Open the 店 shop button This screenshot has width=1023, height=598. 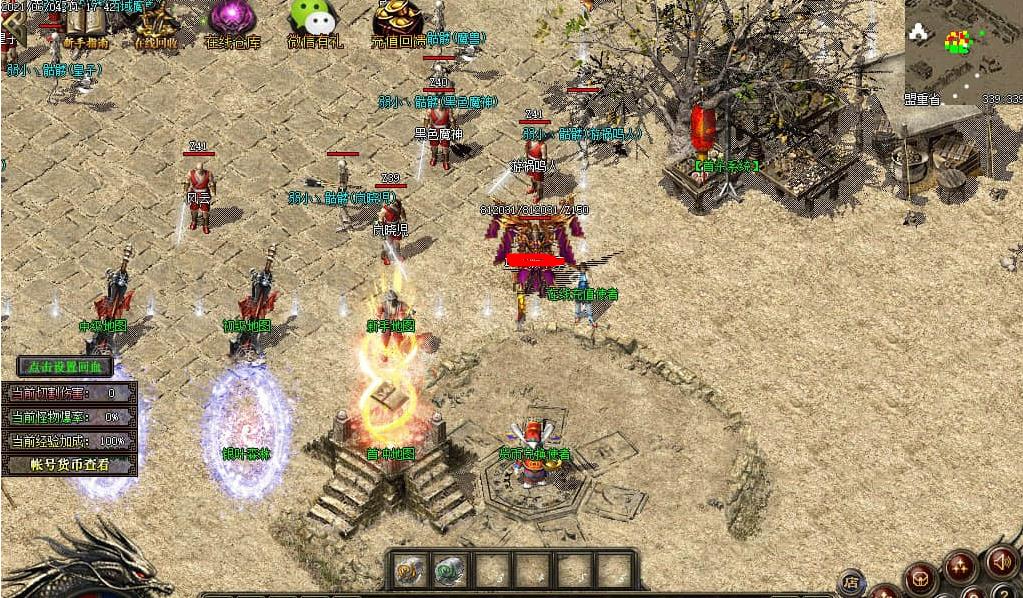pos(851,581)
